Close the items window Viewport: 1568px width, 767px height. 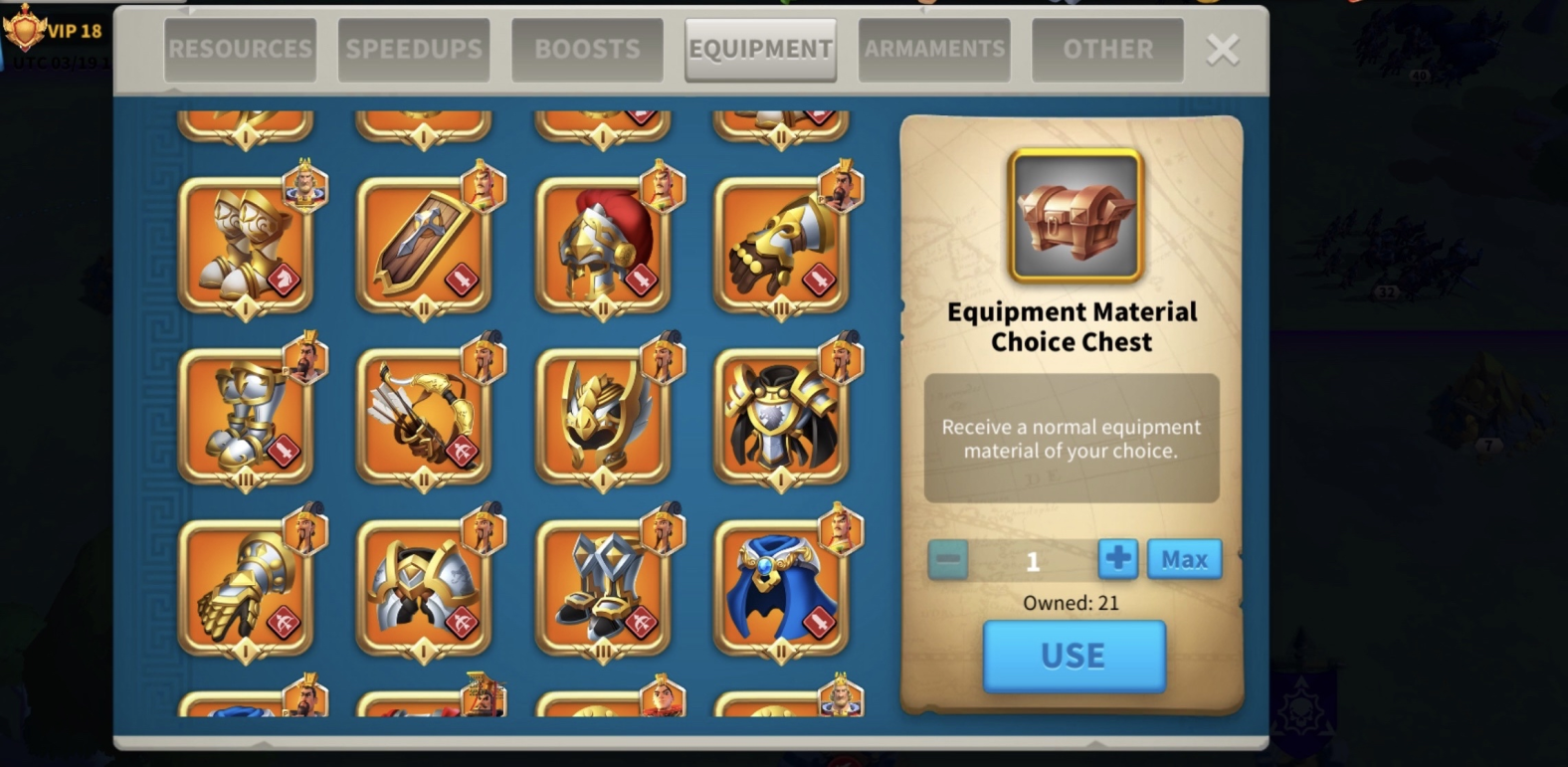pyautogui.click(x=1222, y=50)
